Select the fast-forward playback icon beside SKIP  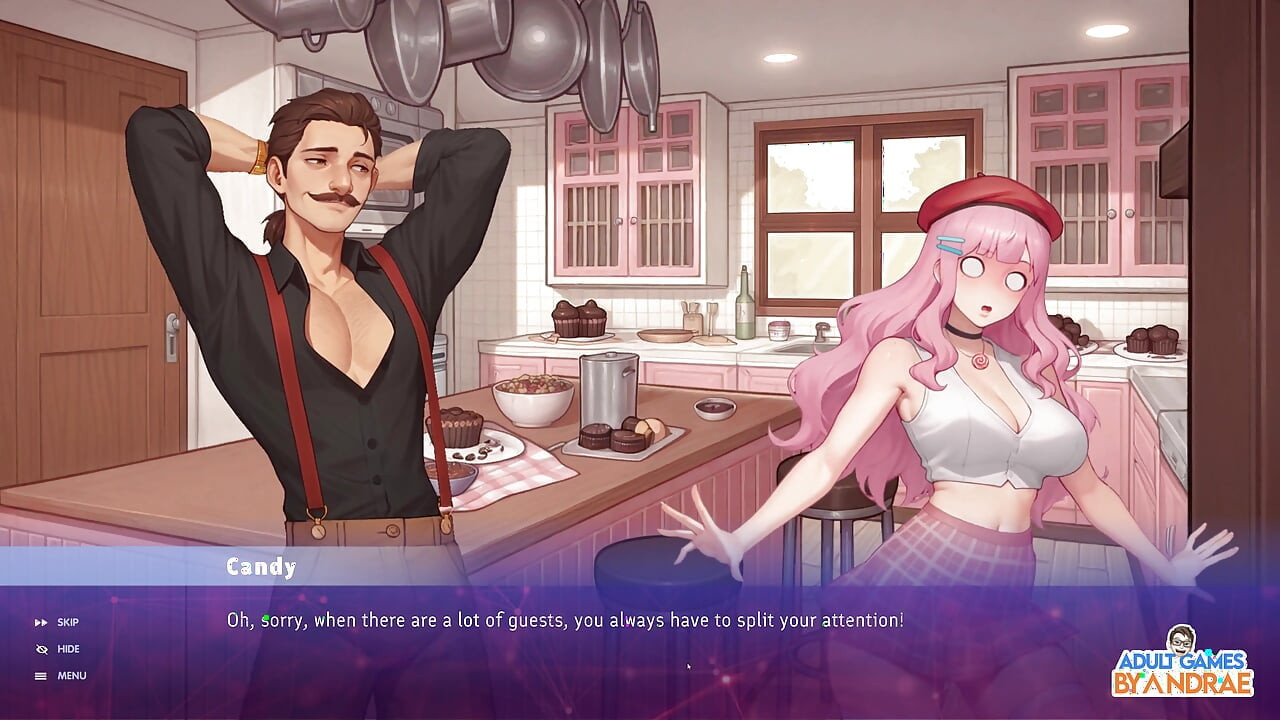pos(41,622)
